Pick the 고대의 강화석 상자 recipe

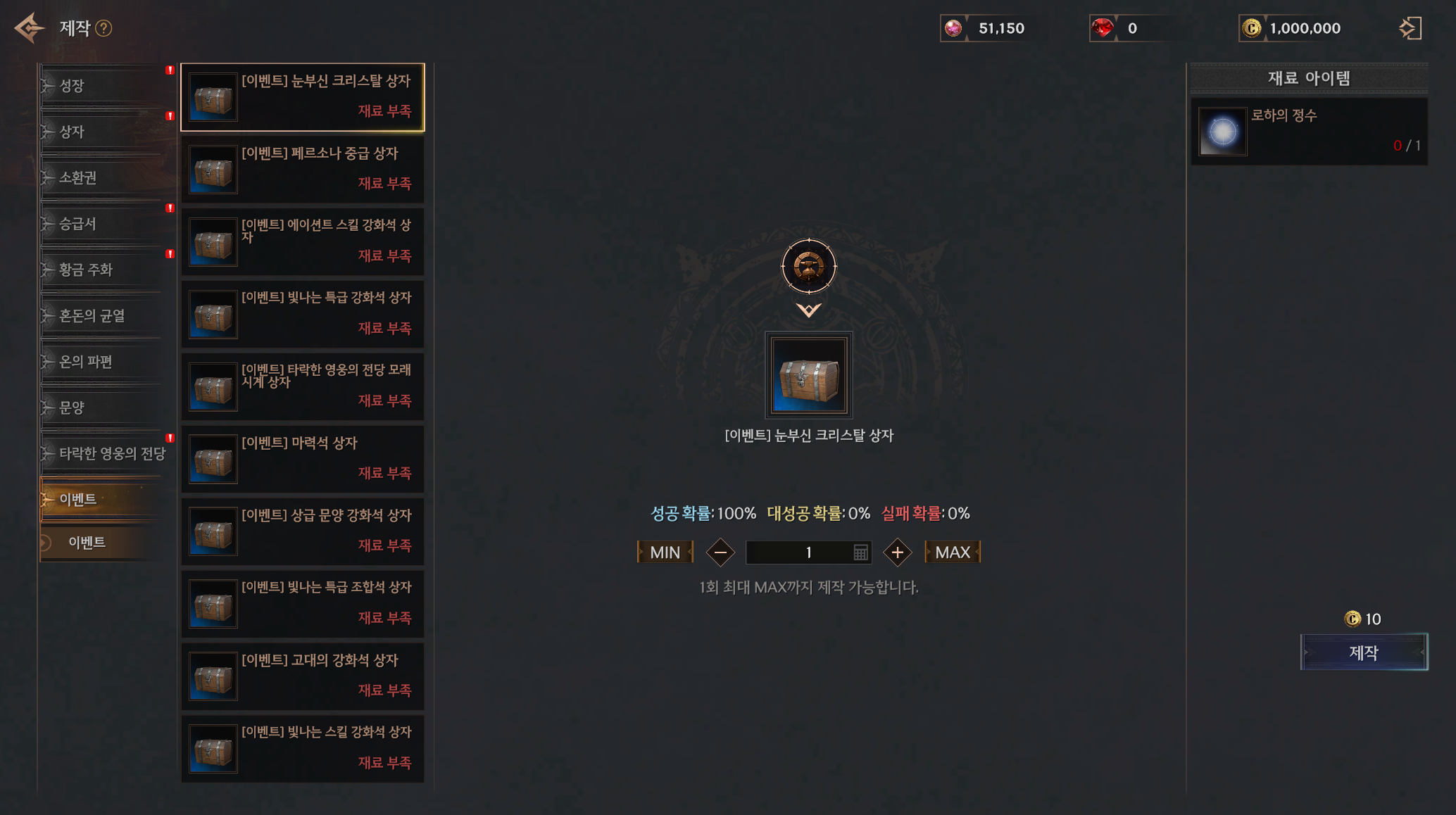coord(303,676)
